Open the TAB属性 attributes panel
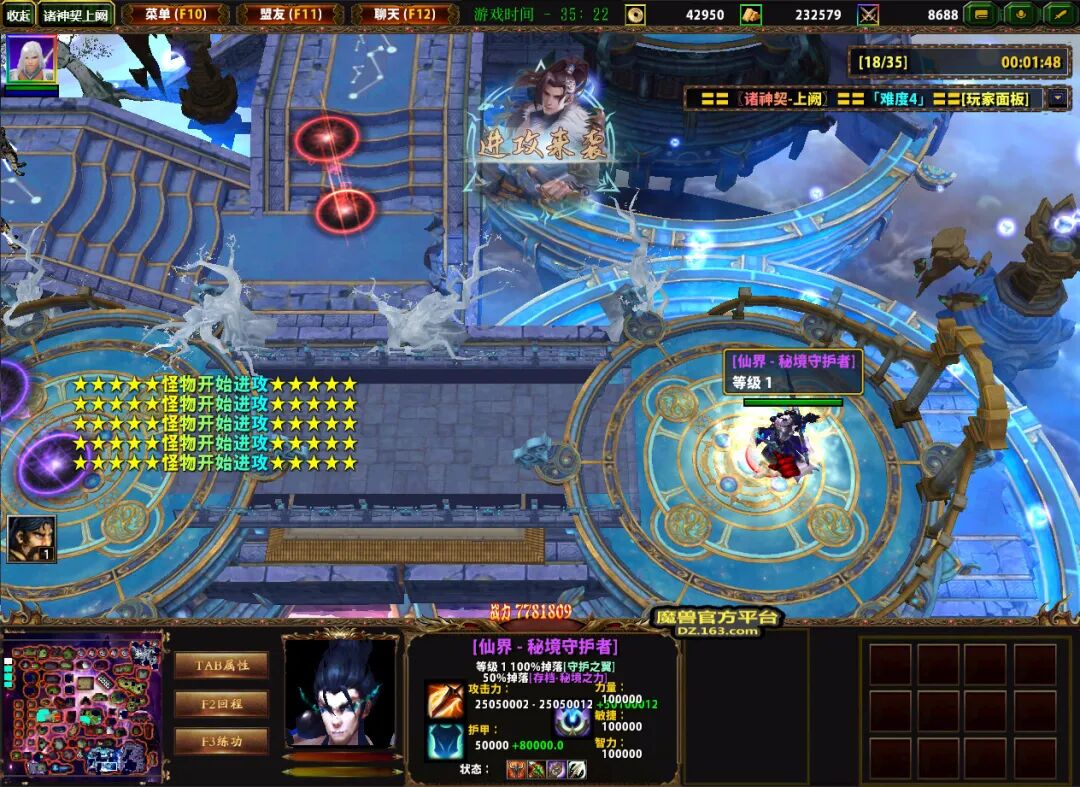1080x787 pixels. point(221,665)
